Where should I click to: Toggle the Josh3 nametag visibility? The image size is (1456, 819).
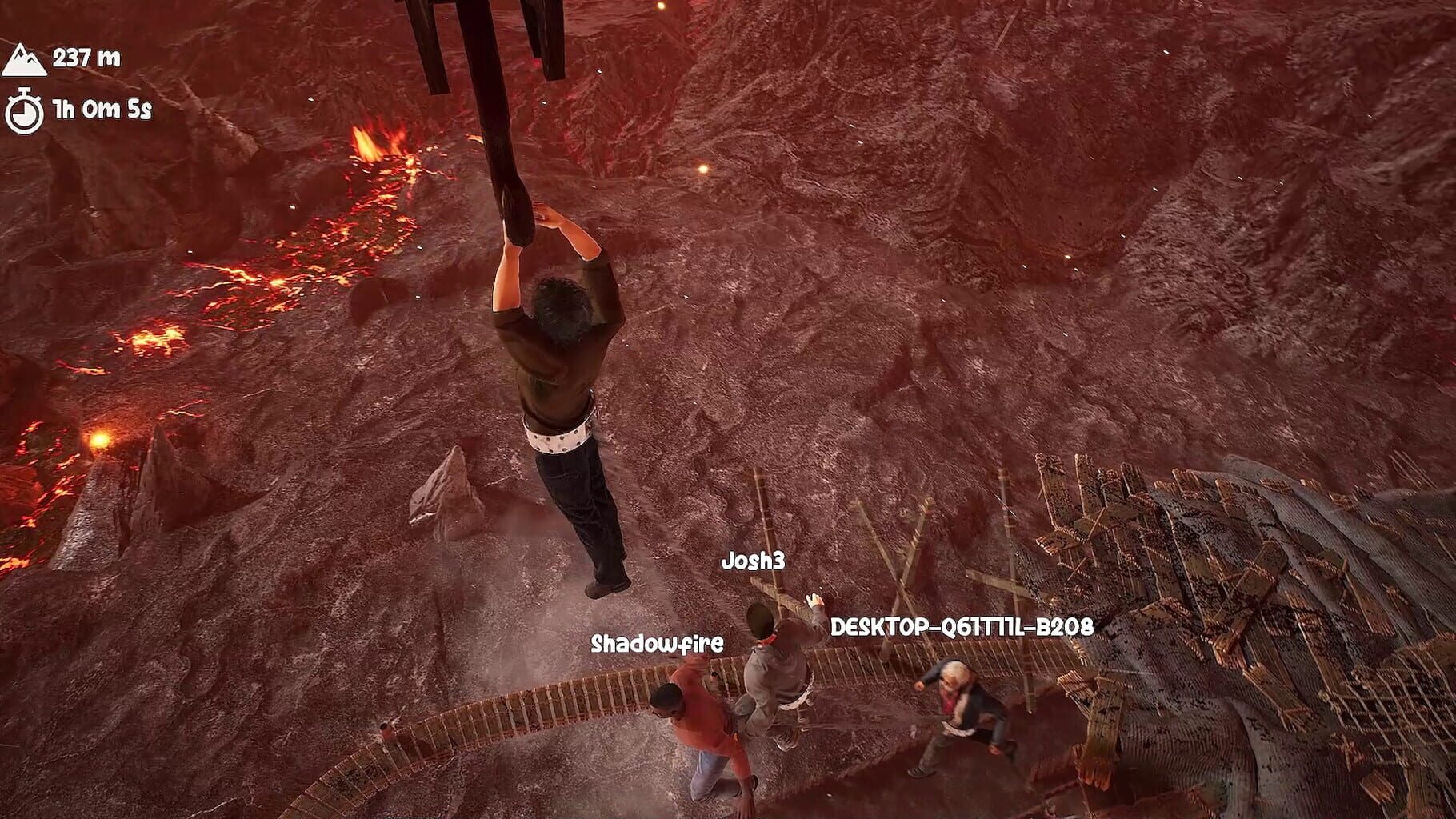pos(755,561)
